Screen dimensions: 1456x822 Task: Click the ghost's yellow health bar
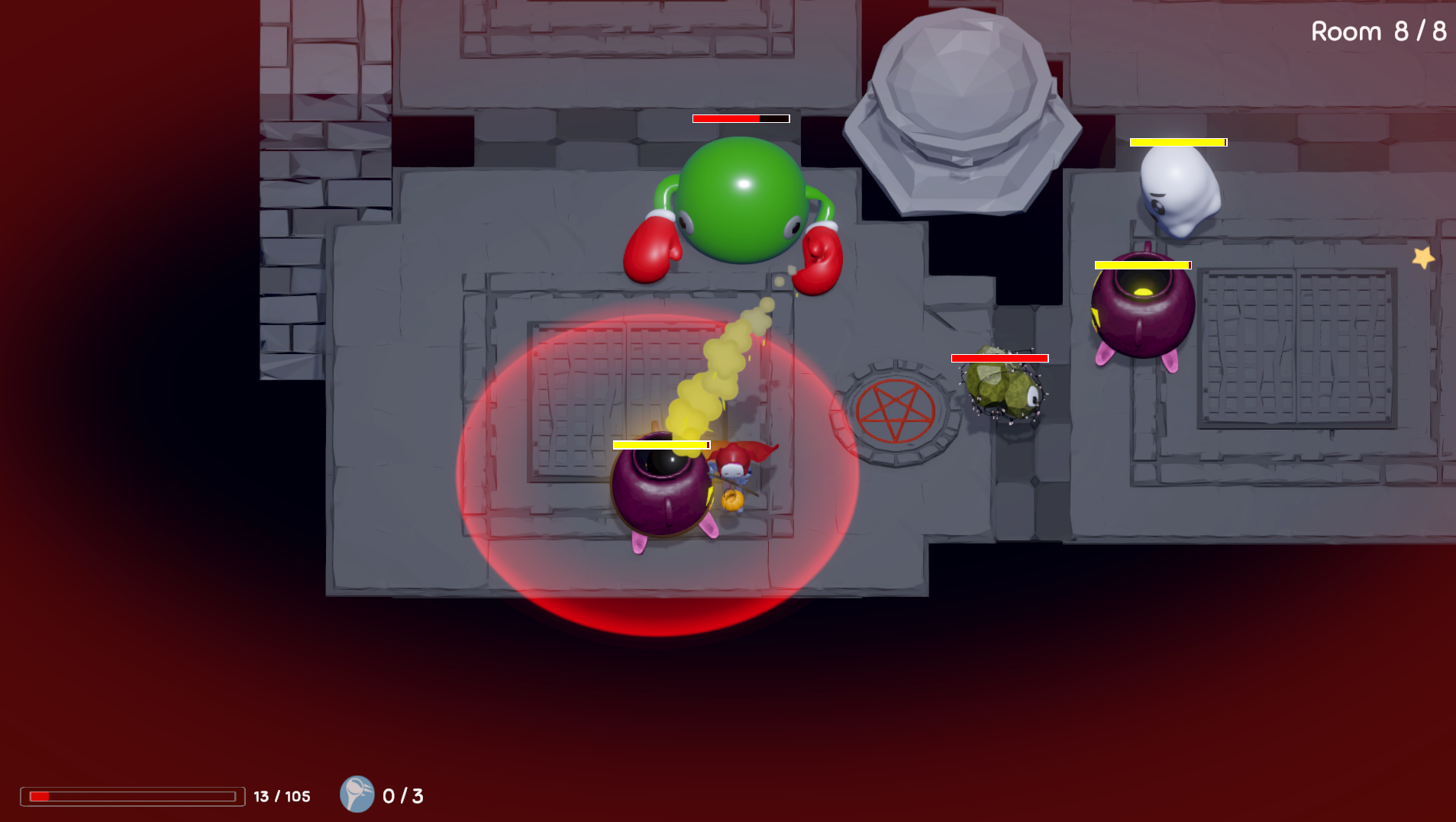pos(1178,141)
